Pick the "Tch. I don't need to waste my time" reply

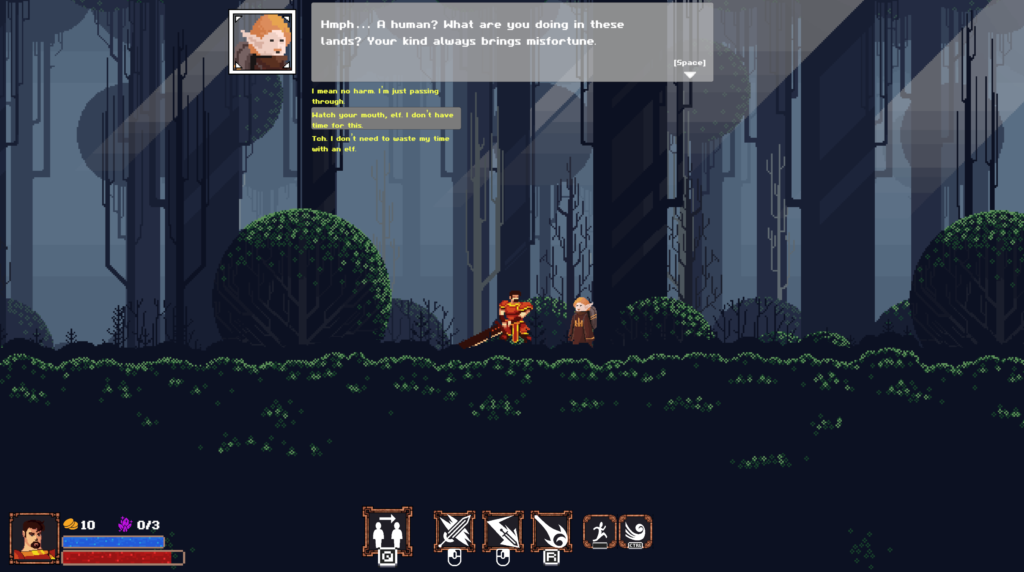pos(381,144)
